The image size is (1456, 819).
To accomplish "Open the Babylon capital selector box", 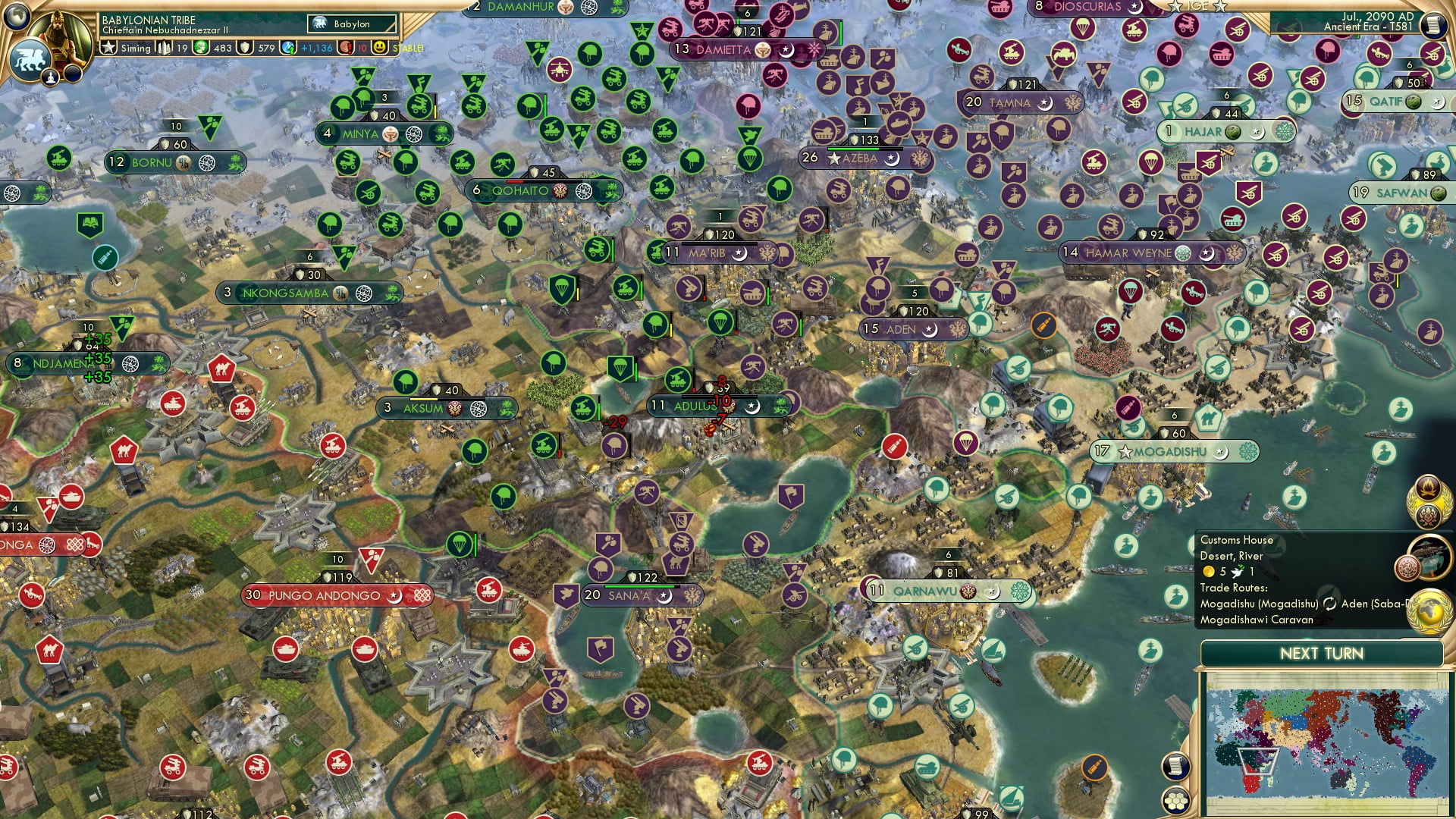I will [350, 24].
